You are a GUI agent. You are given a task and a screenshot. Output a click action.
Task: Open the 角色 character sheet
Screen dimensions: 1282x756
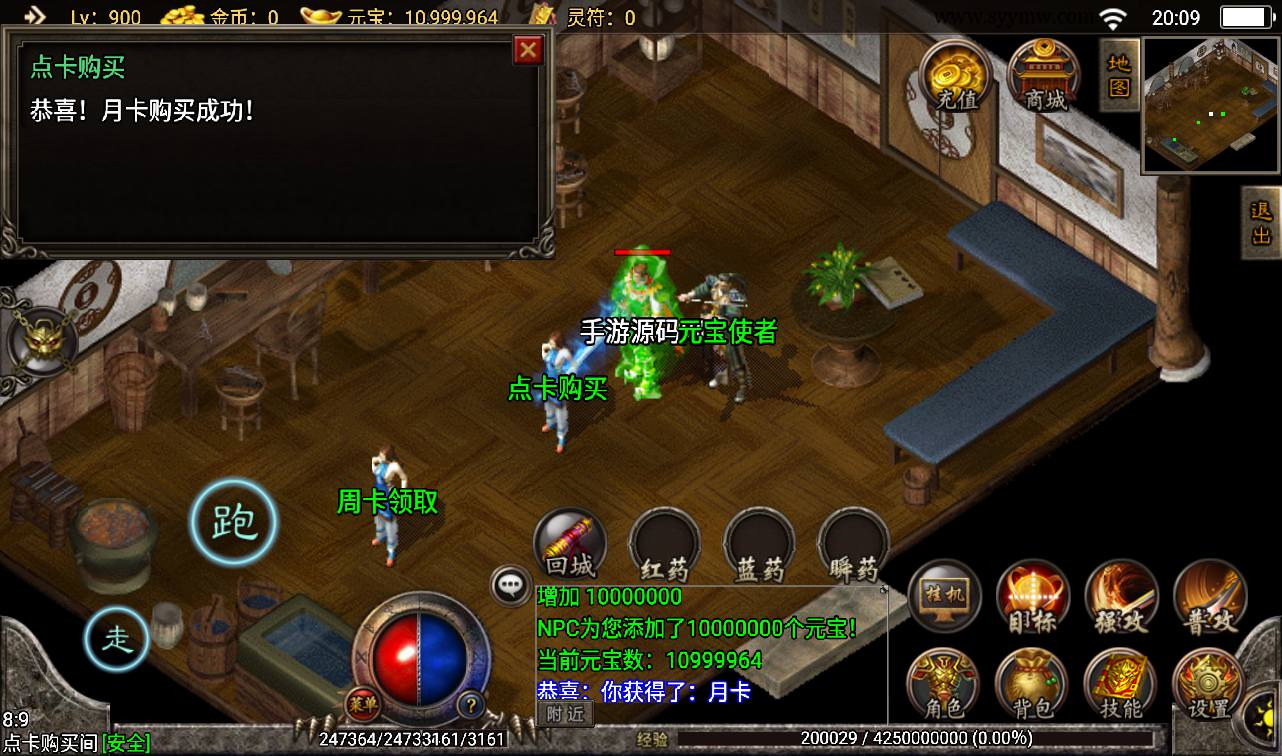[x=945, y=685]
